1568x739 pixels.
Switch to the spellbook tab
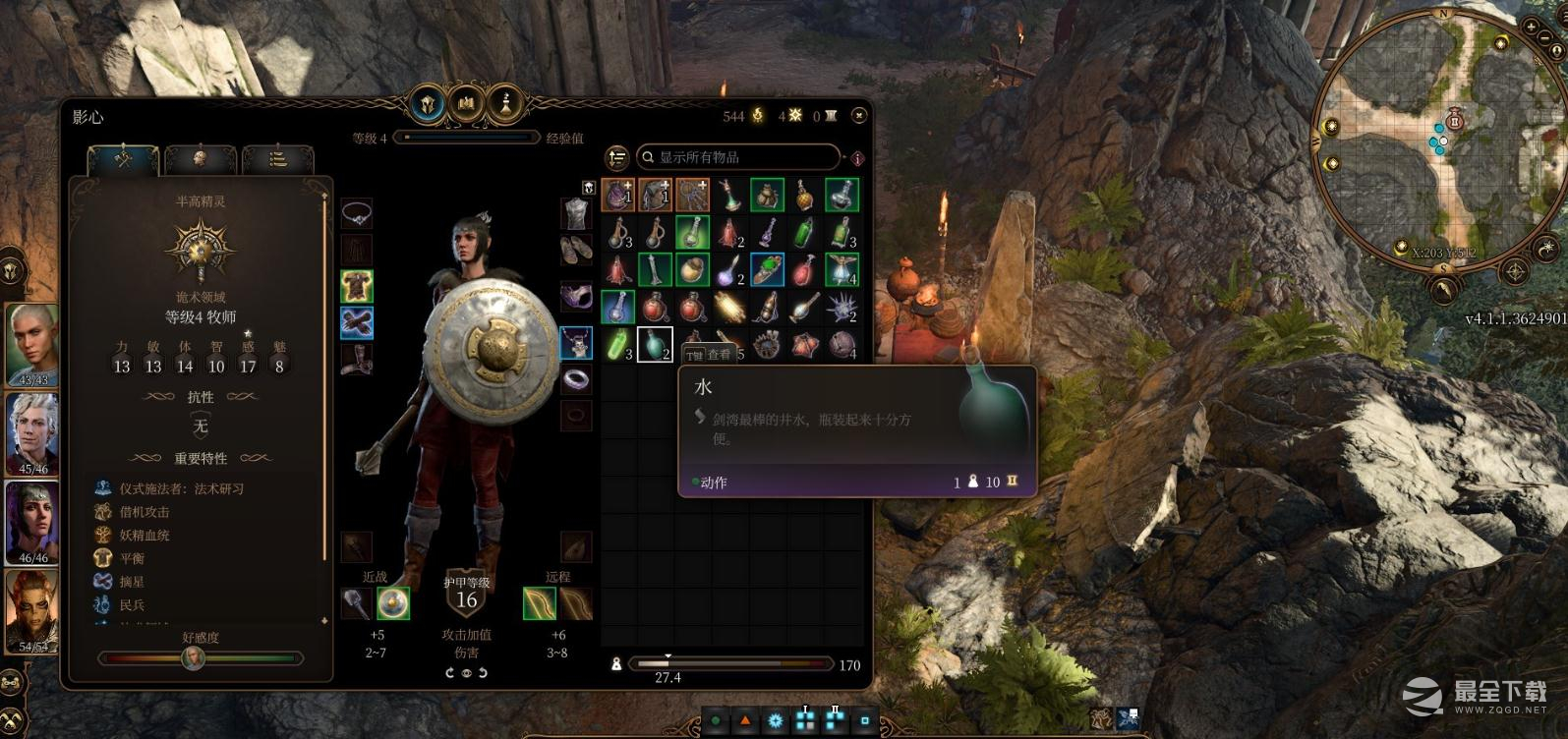click(465, 103)
